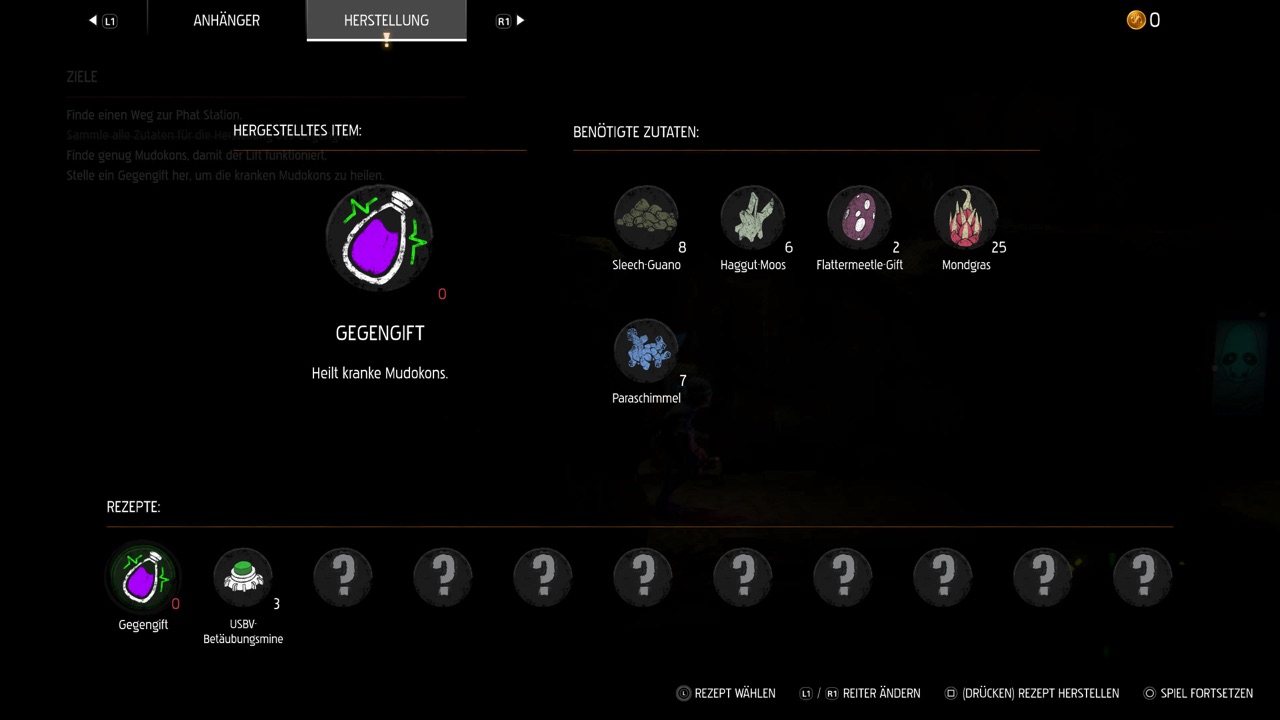1280x720 pixels.
Task: Select the Sleech-Guano ingredient icon
Action: (x=646, y=216)
